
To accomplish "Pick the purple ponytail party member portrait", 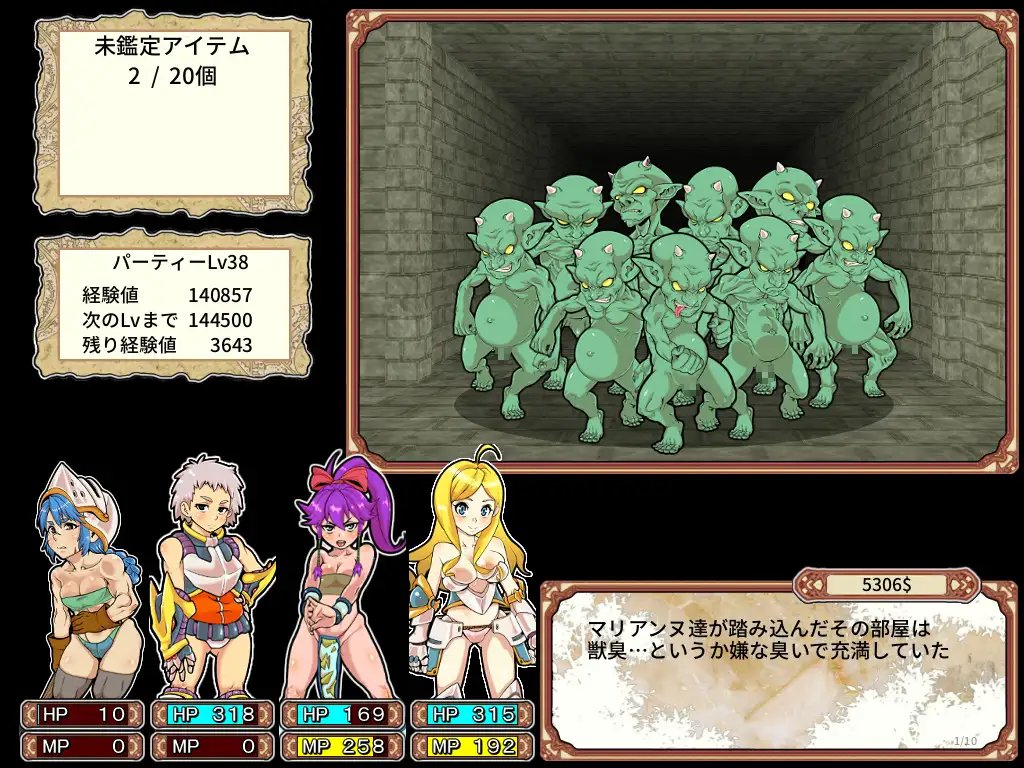I will click(338, 580).
